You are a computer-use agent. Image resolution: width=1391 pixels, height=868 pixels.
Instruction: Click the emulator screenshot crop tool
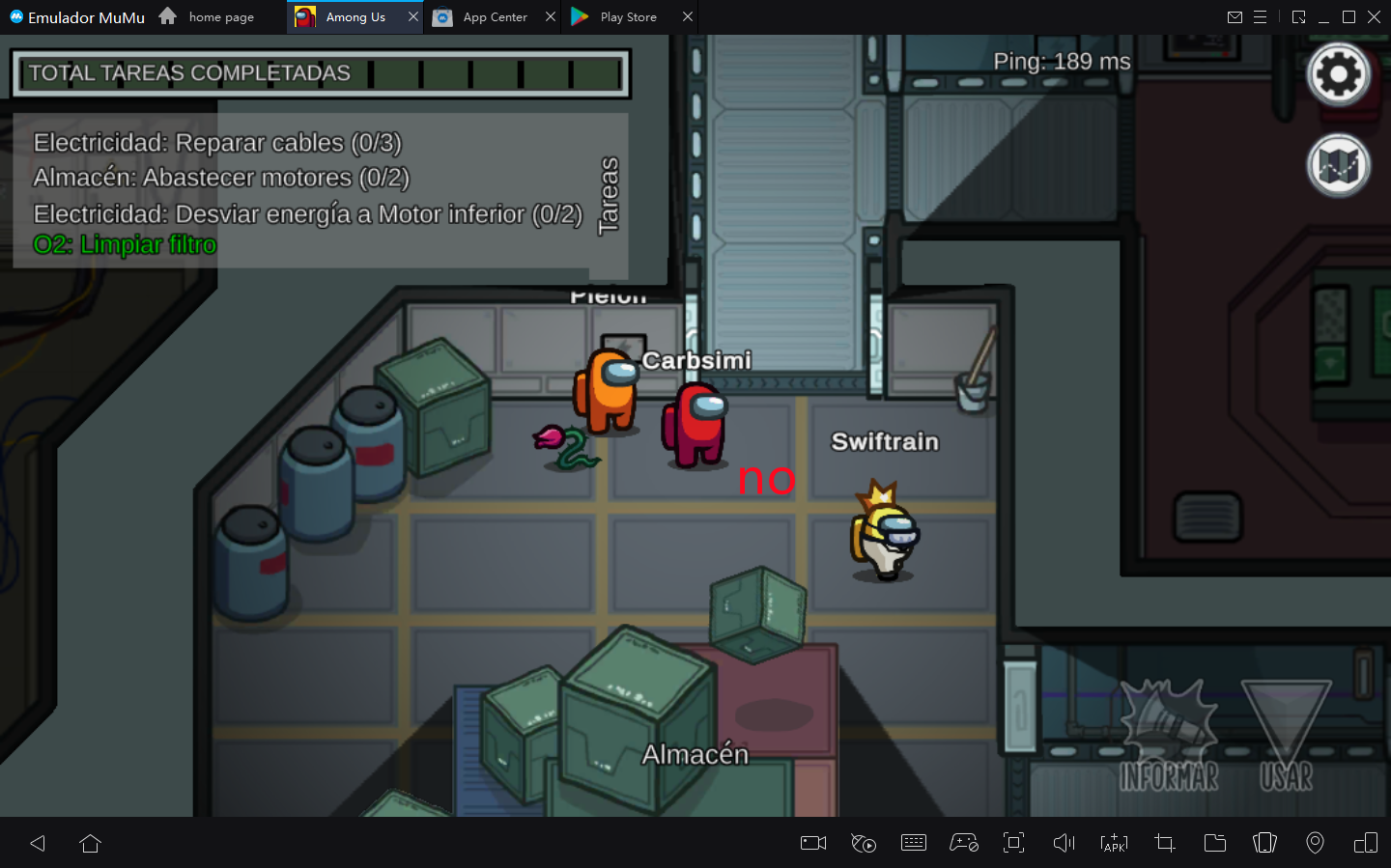tap(1165, 843)
